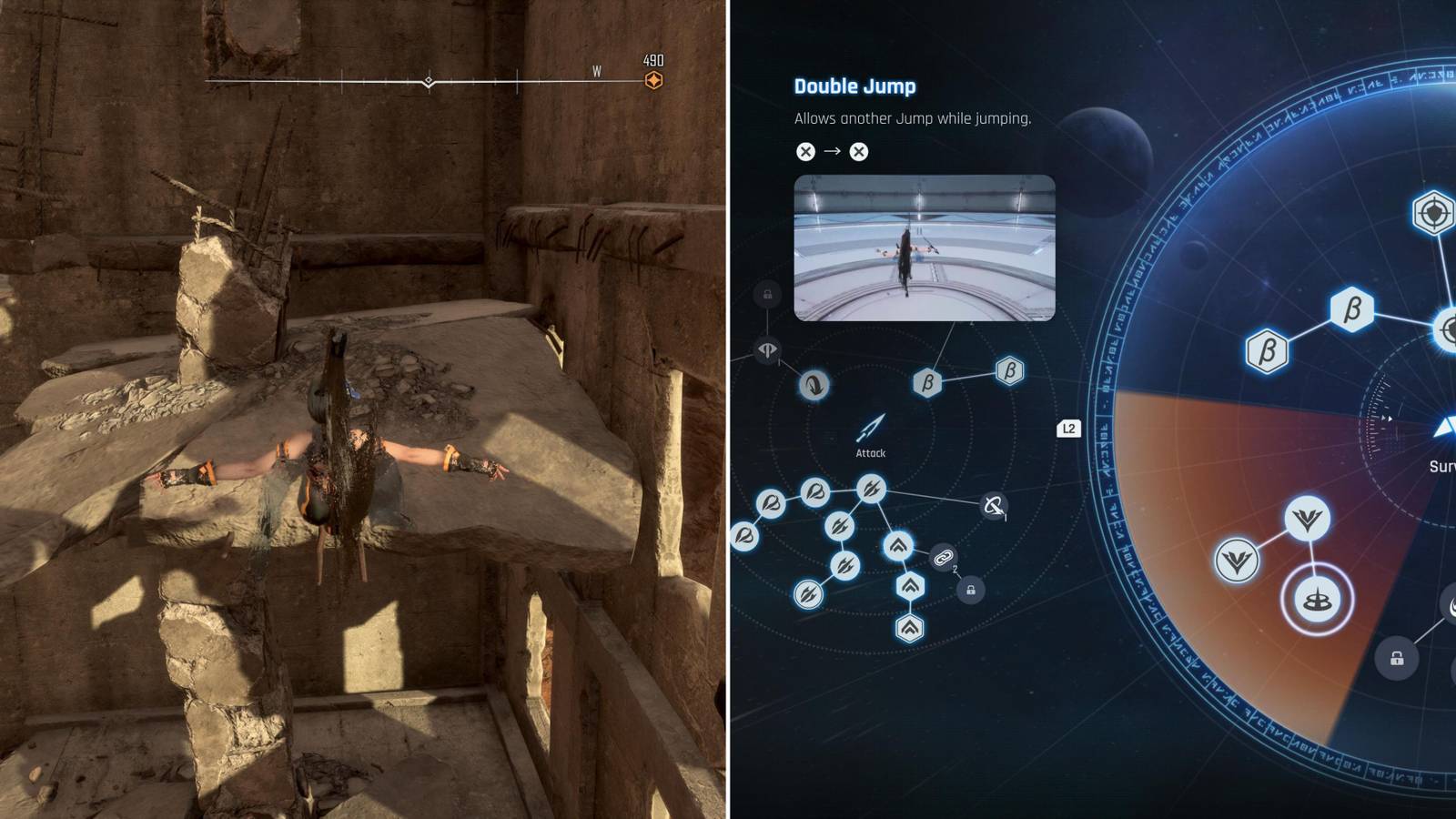This screenshot has height=819, width=1456.
Task: Select the chain-link skill node marked 2
Action: pyautogui.click(x=943, y=558)
